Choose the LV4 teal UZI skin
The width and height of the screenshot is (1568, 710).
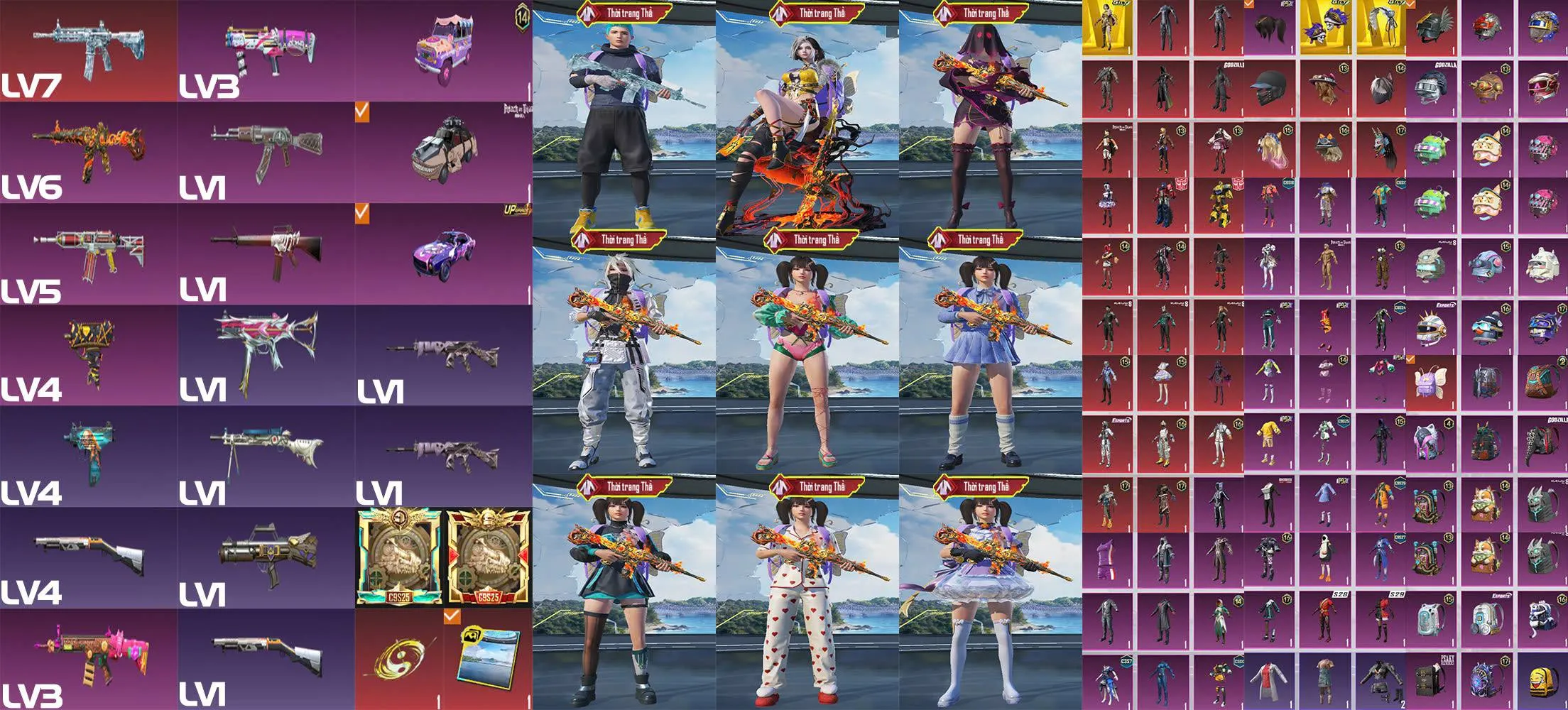[89, 454]
